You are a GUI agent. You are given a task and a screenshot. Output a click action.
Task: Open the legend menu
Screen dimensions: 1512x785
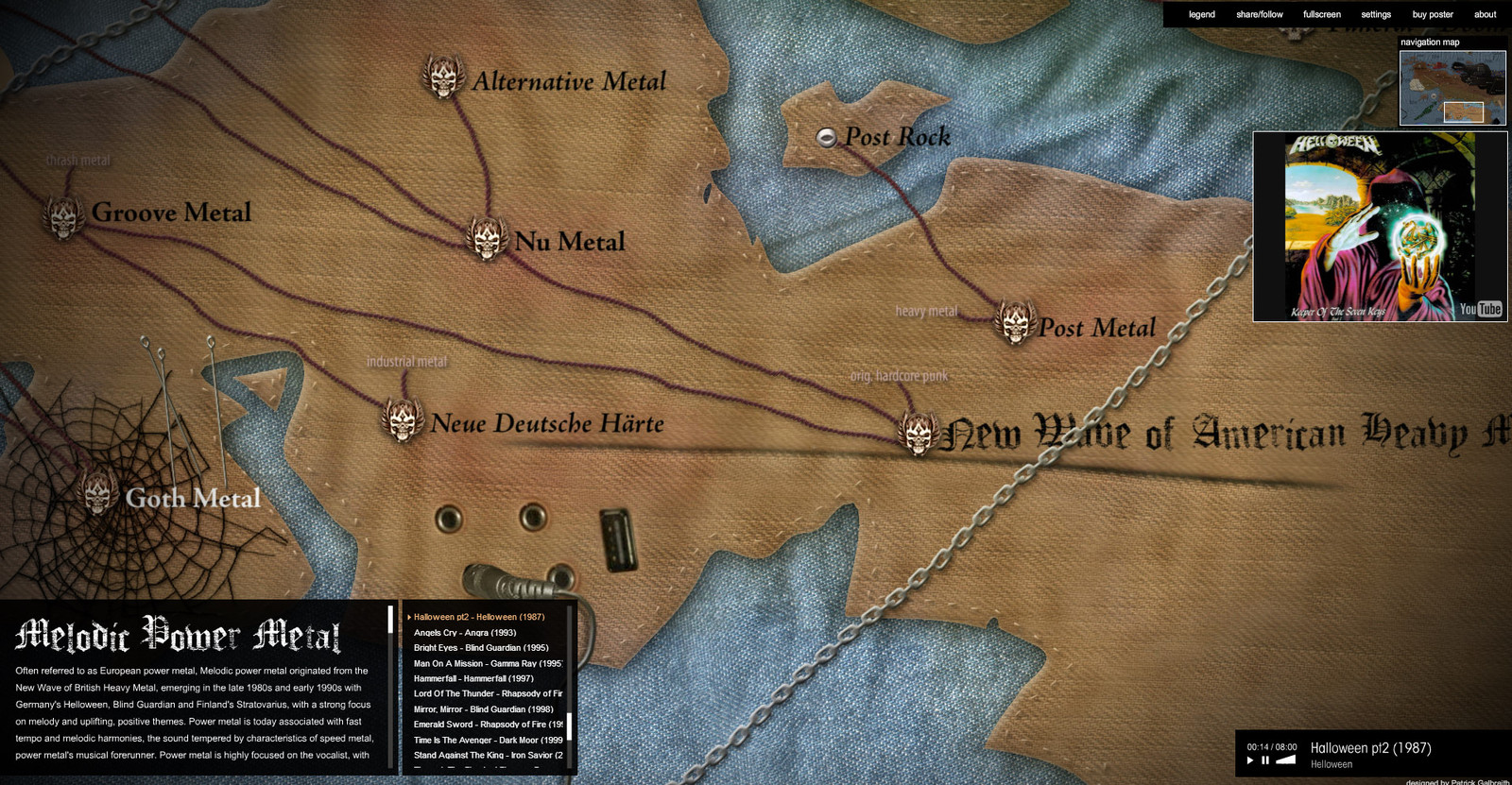tap(1201, 14)
